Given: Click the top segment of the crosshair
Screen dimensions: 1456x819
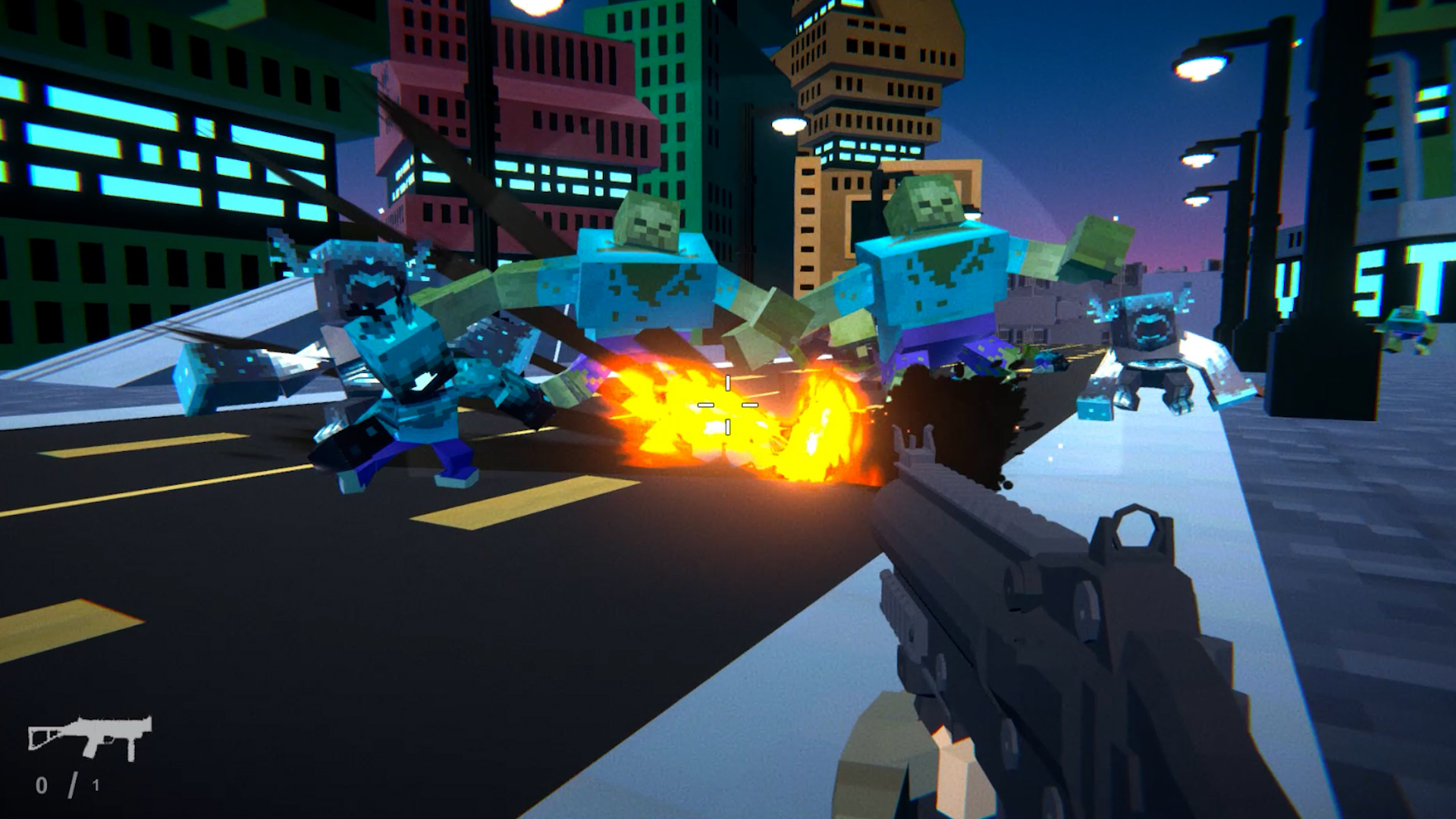Looking at the screenshot, I should click(x=726, y=381).
